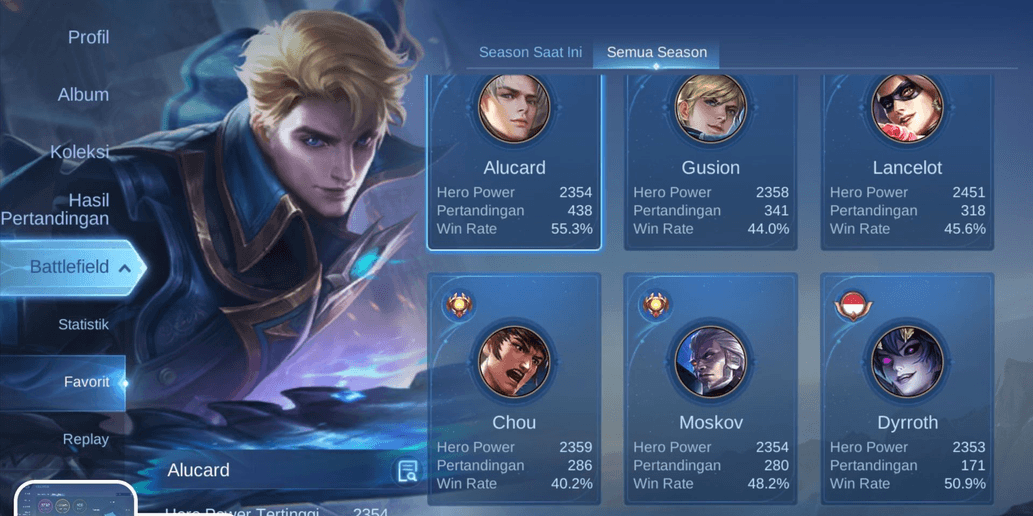1033x516 pixels.
Task: Open the thumbnail preview in bottom corner
Action: pyautogui.click(x=75, y=500)
